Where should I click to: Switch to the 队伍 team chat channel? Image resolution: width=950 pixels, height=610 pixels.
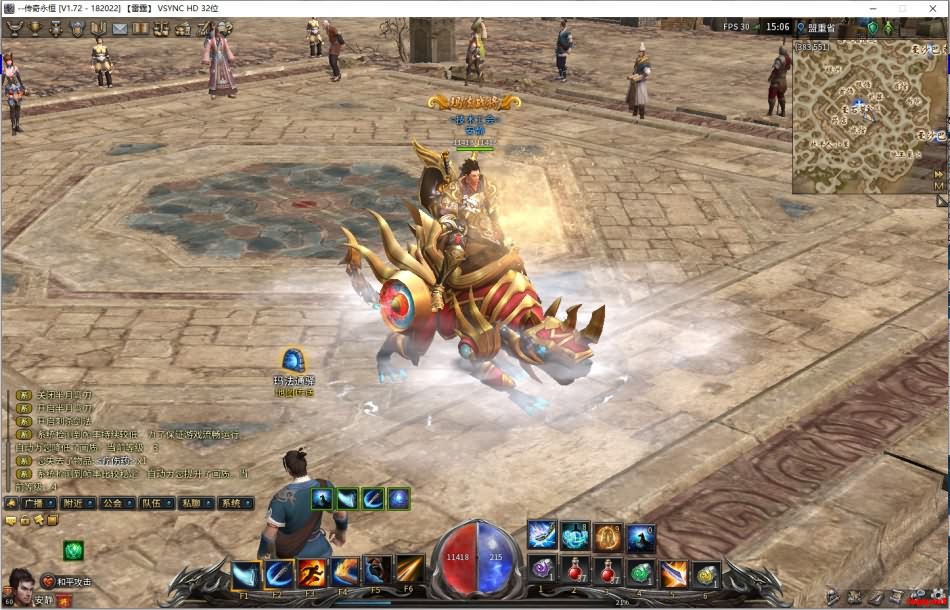(151, 503)
